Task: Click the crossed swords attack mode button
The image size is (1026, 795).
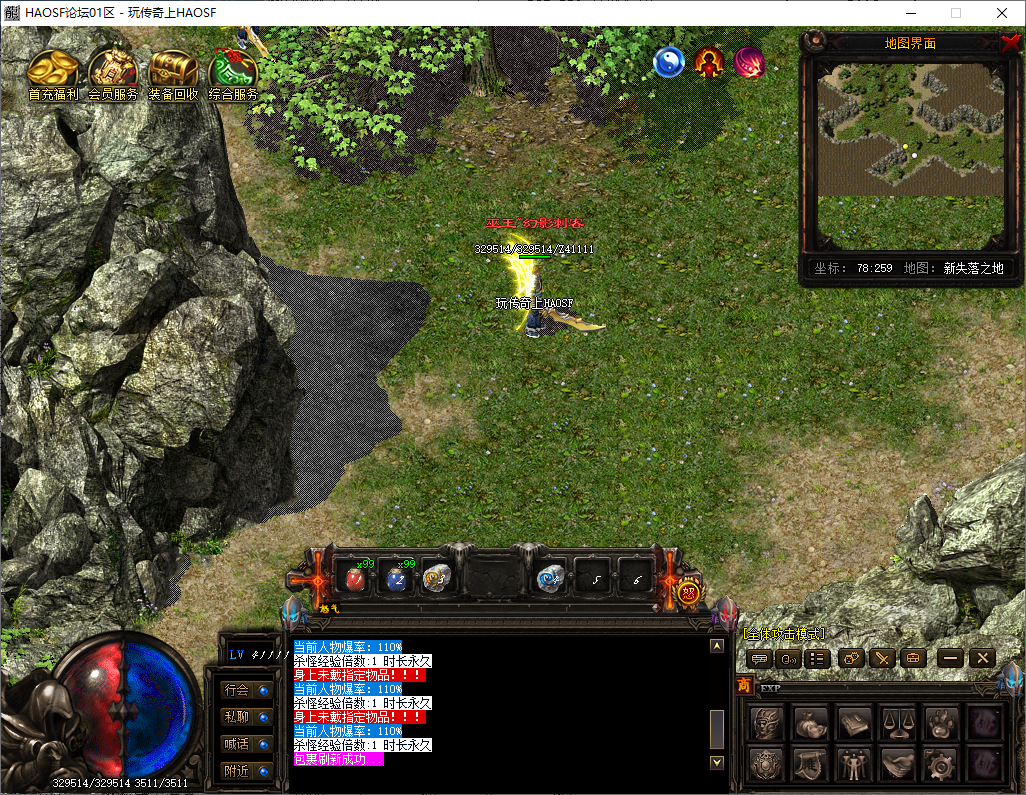Action: (x=881, y=658)
